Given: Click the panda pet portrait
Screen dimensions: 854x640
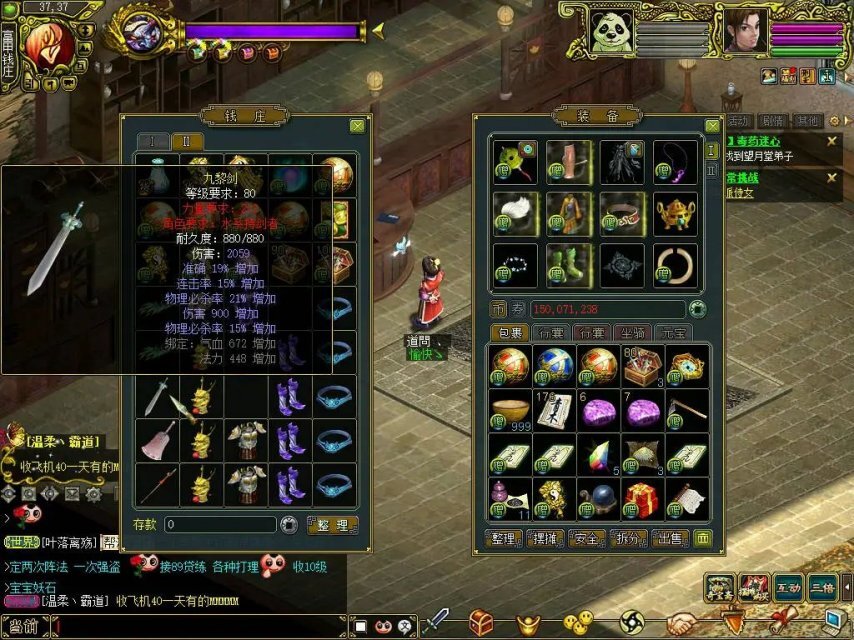Looking at the screenshot, I should (x=610, y=31).
